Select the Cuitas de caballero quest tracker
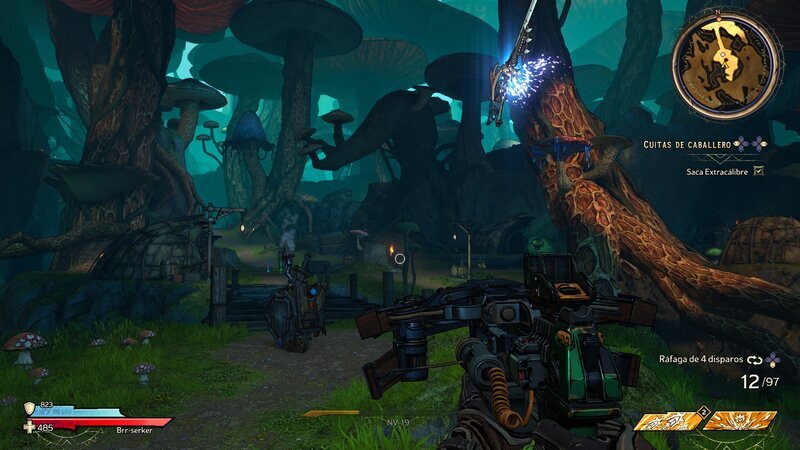Viewport: 800px width, 450px height. click(692, 145)
